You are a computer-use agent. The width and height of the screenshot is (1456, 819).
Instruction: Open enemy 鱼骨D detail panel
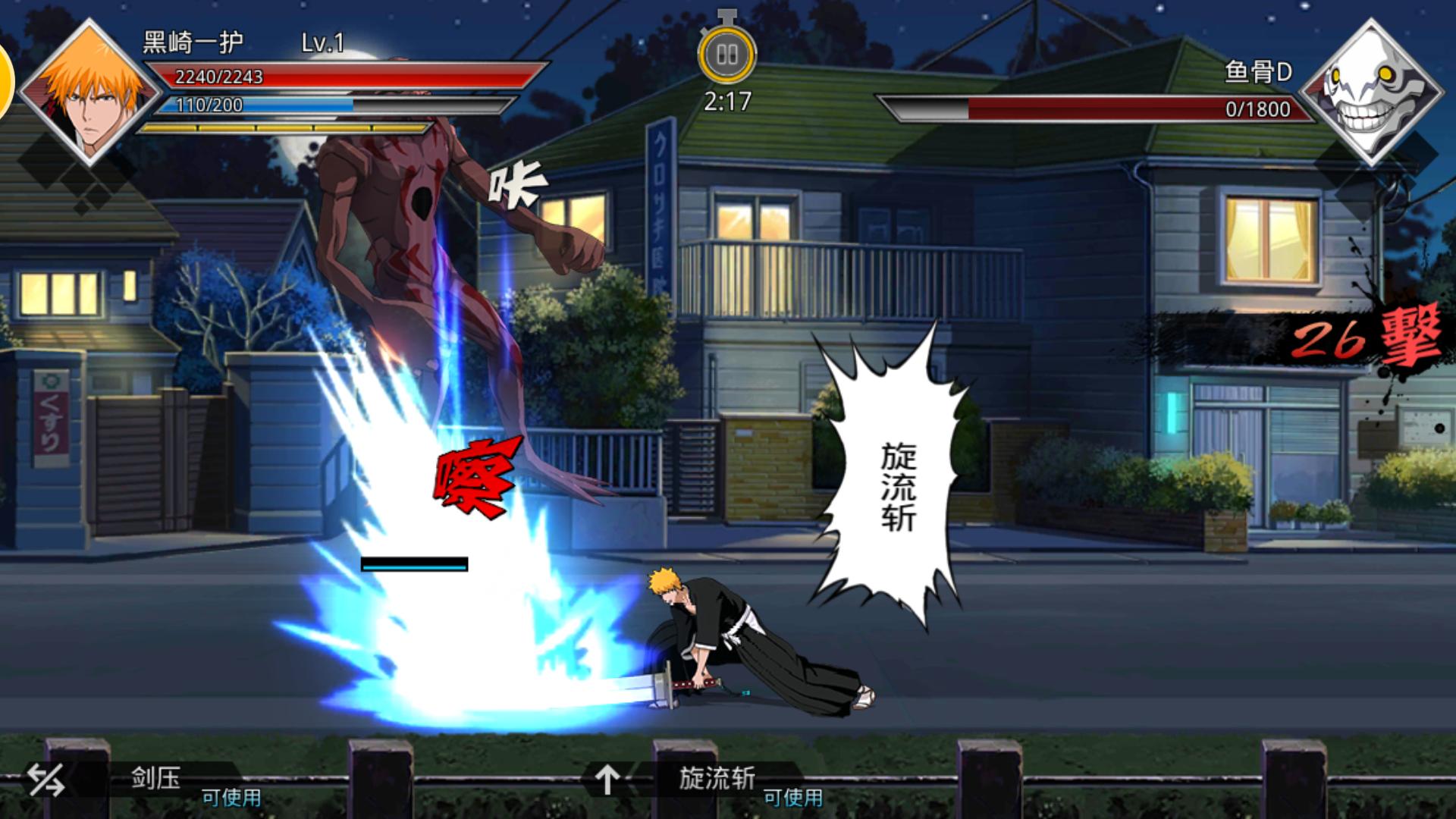(x=1257, y=72)
